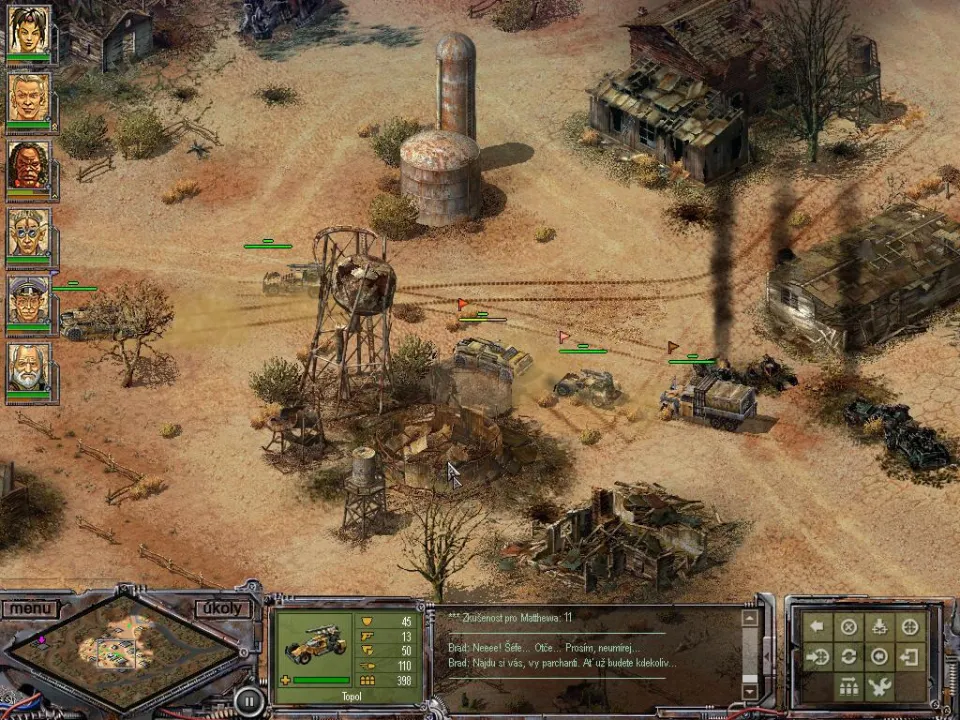Select the blond man hero portrait
The height and width of the screenshot is (720, 960).
pos(28,97)
